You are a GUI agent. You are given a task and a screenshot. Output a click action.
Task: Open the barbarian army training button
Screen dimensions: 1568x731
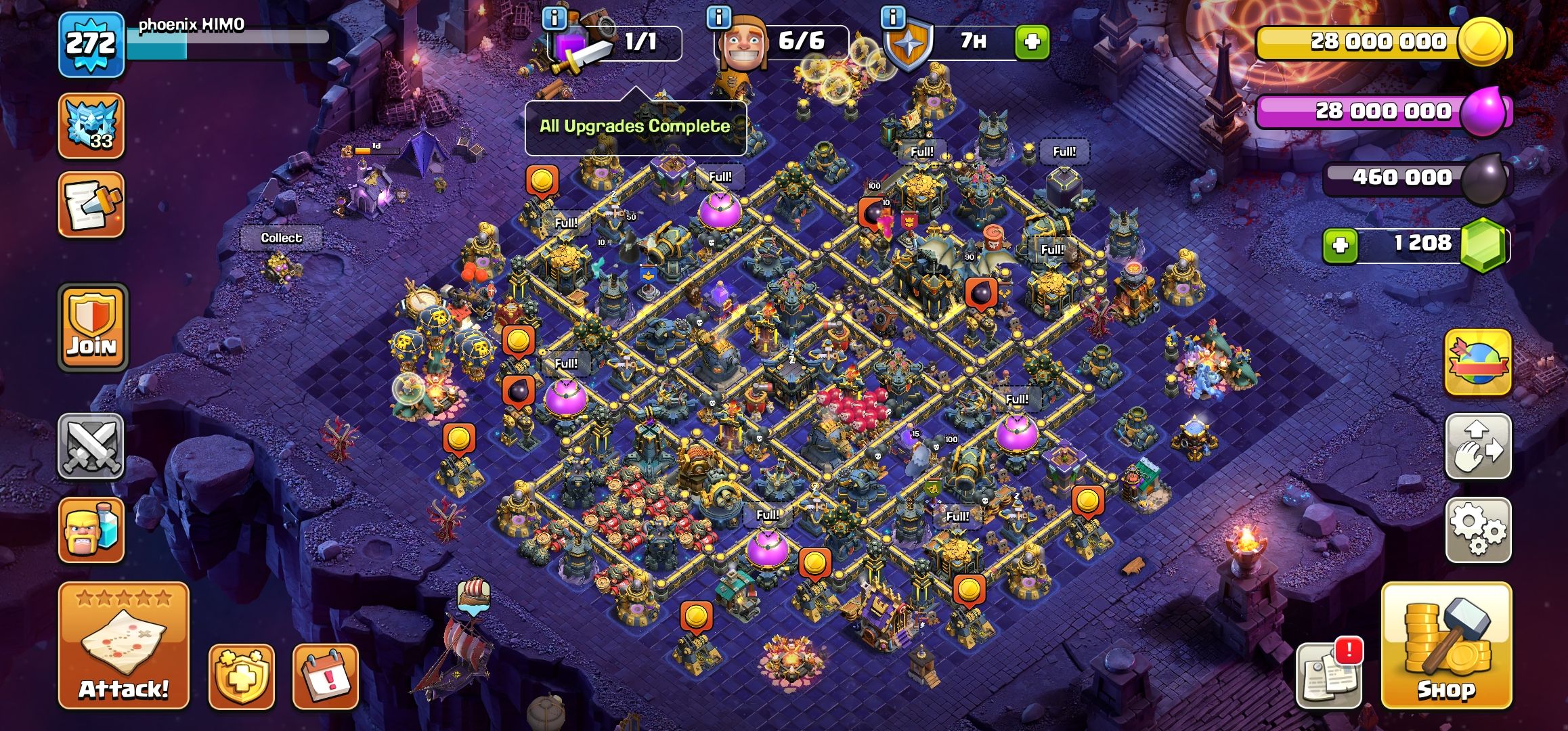91,530
